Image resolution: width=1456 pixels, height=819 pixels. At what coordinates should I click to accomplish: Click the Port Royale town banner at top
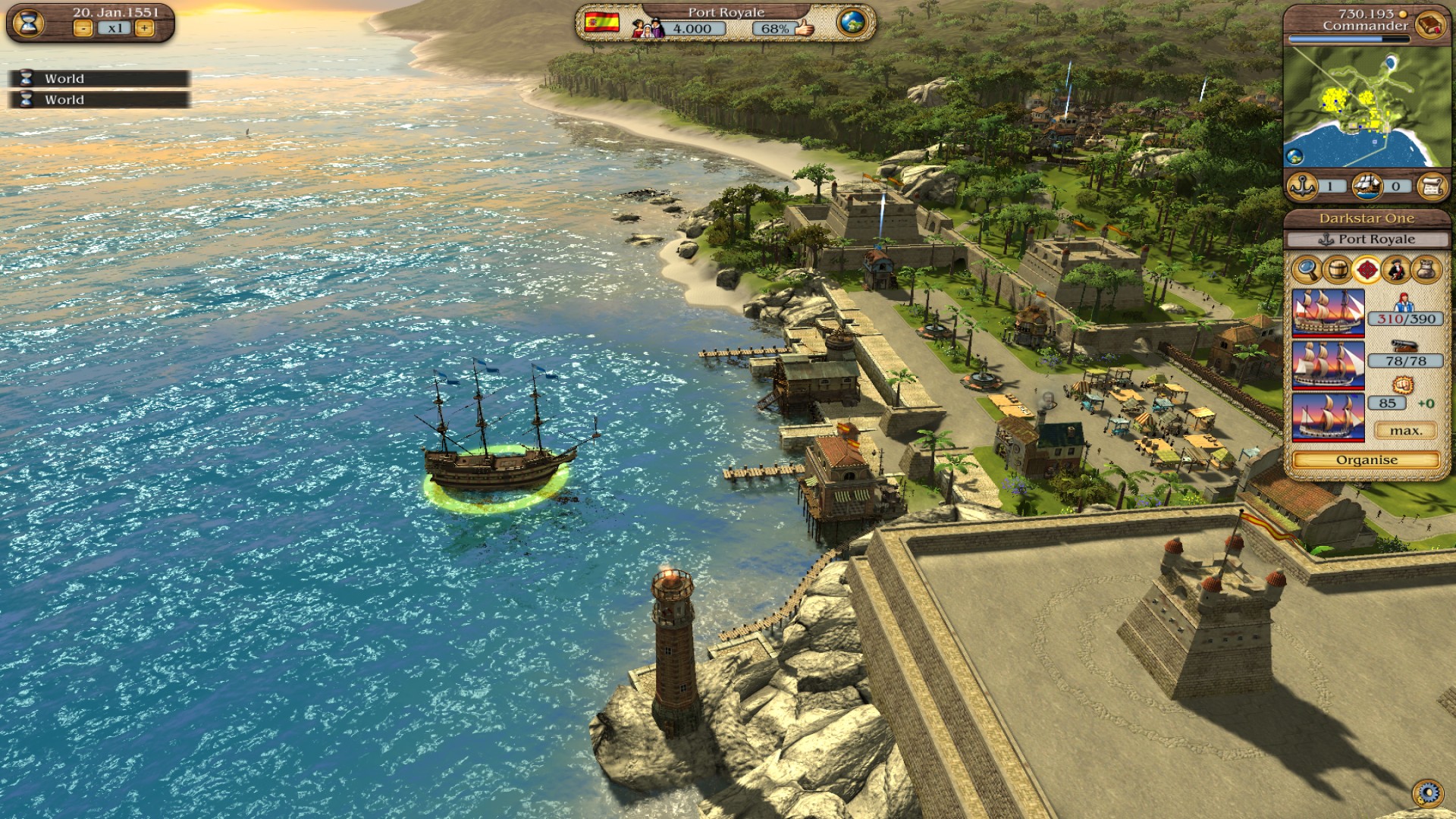tap(726, 11)
